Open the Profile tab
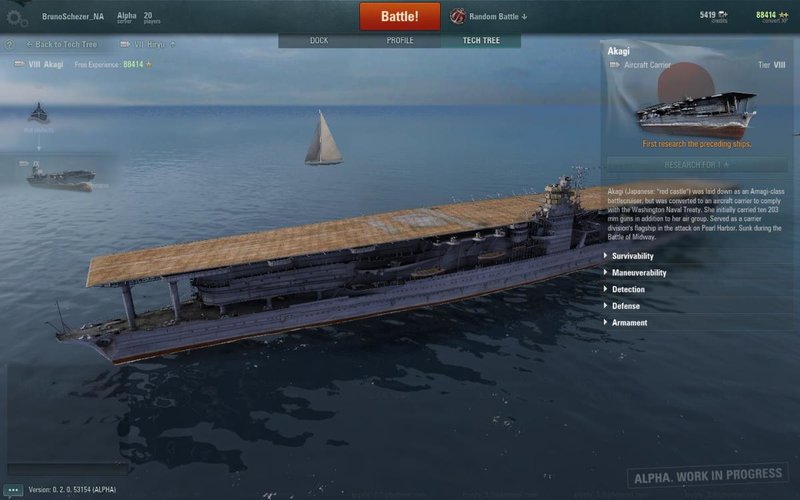 click(x=400, y=41)
